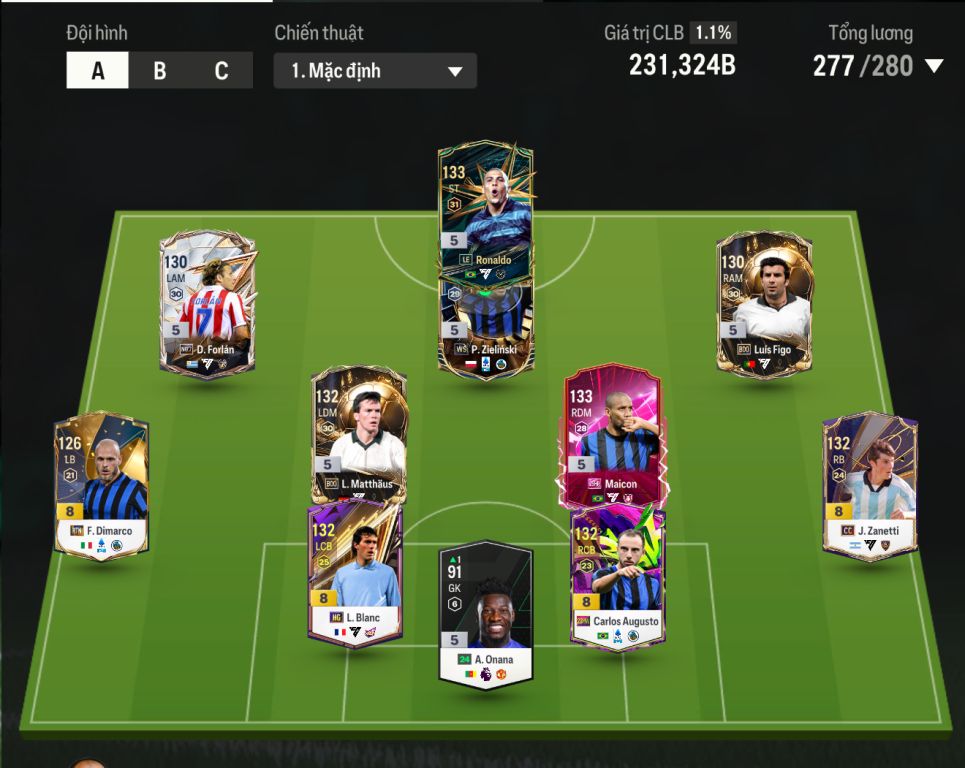The width and height of the screenshot is (965, 768).
Task: Switch to squad tab A
Action: point(97,71)
